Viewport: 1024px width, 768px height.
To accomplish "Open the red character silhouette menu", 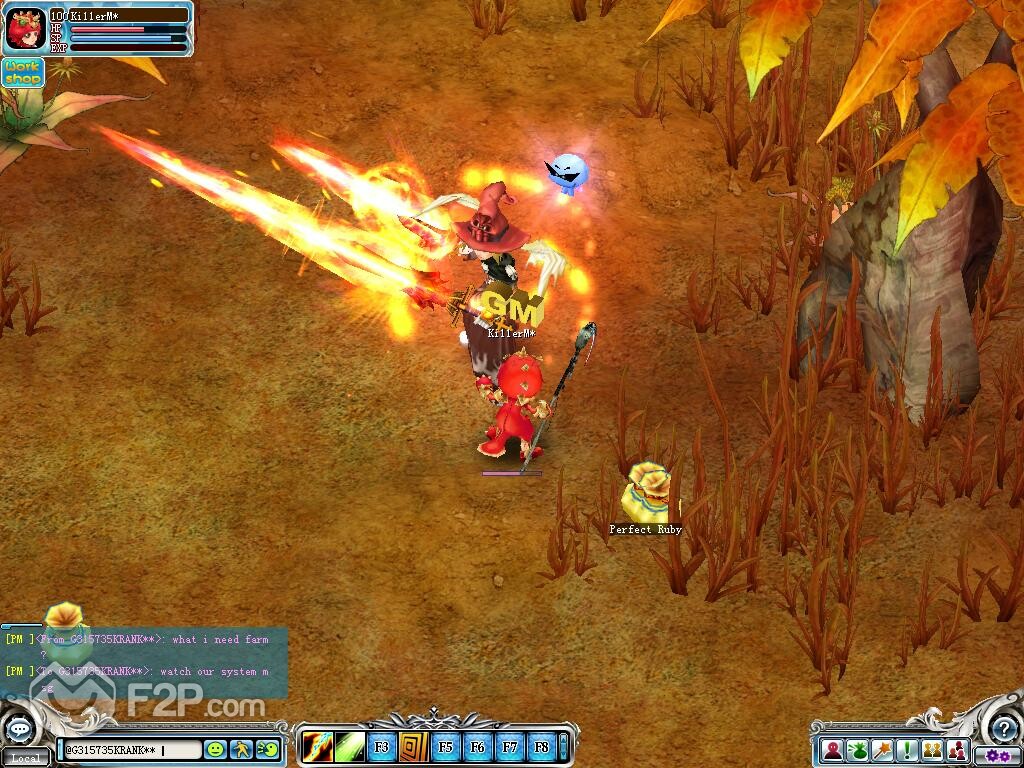I will [x=832, y=749].
